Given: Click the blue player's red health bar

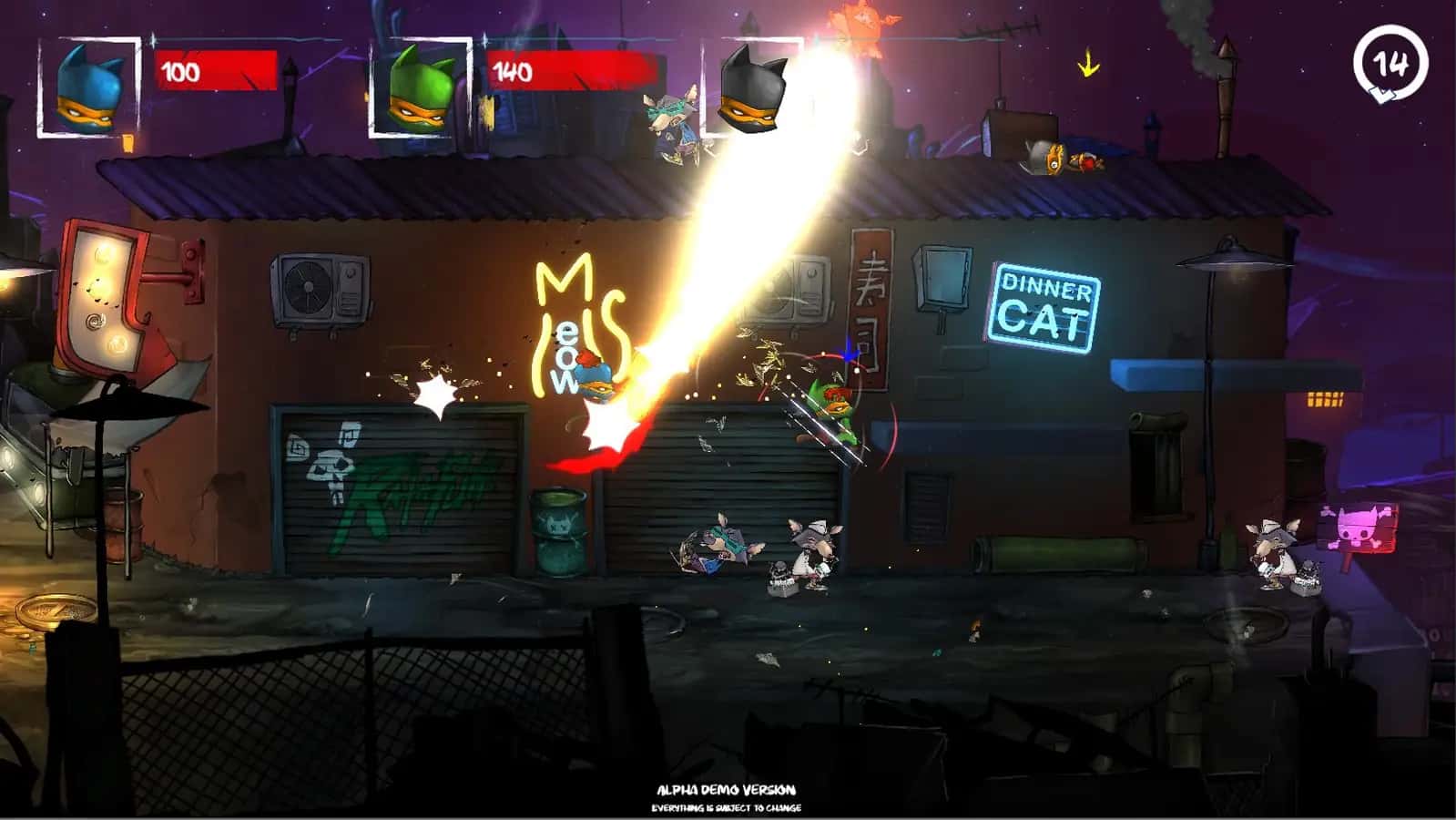Looking at the screenshot, I should click(219, 68).
